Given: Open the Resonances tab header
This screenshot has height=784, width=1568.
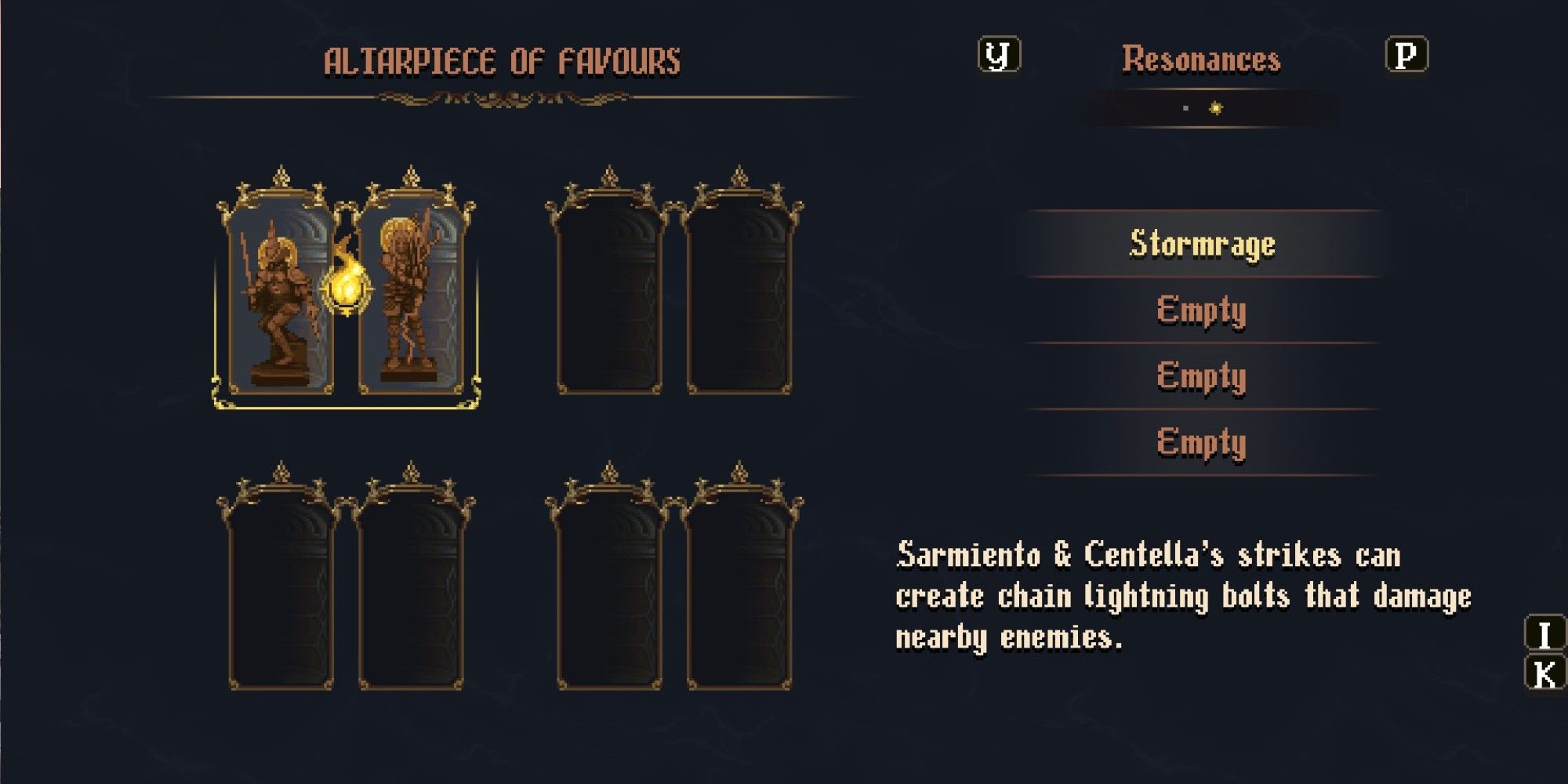Looking at the screenshot, I should tap(1201, 60).
